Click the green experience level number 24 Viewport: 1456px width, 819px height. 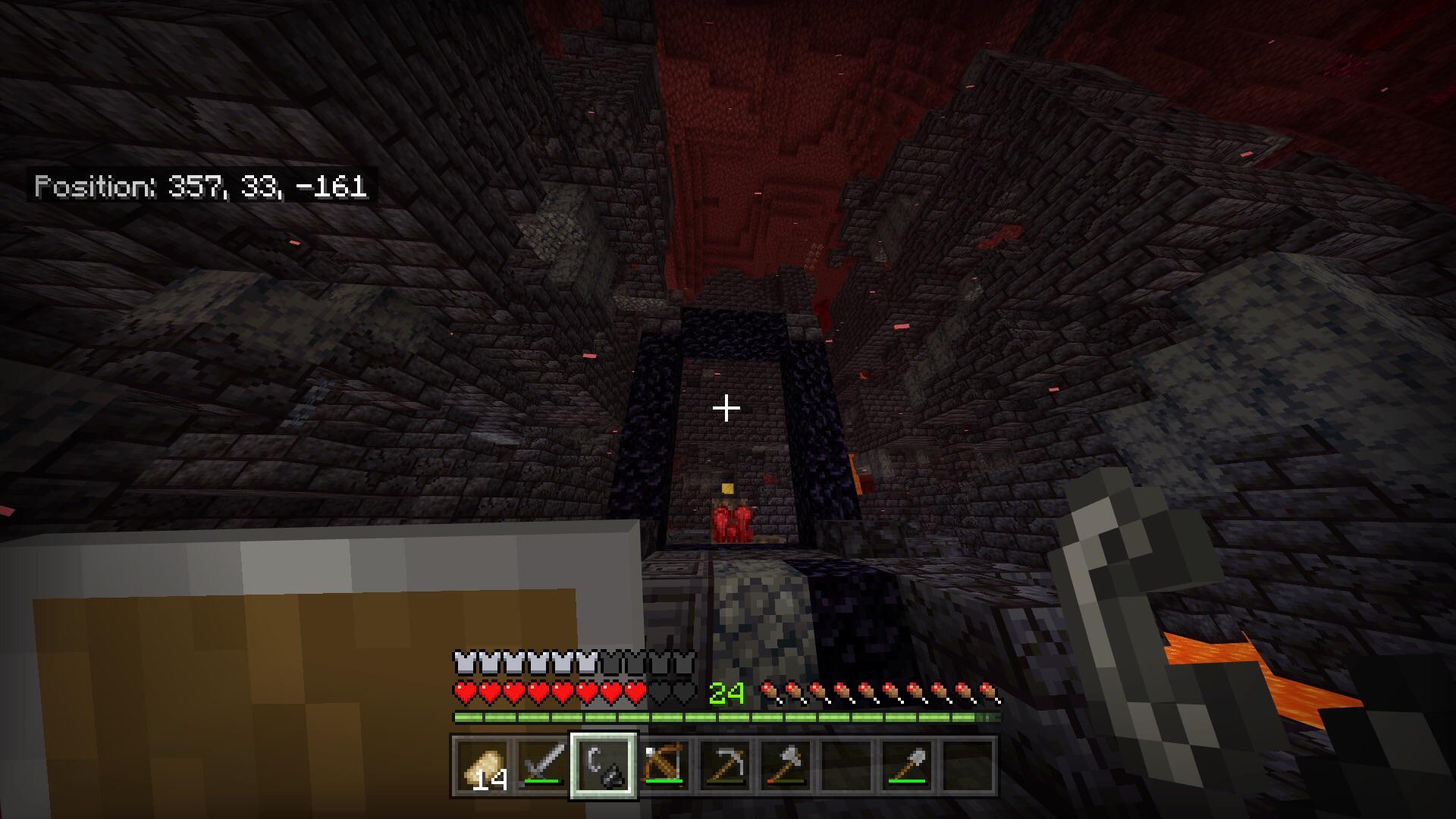pos(726,691)
